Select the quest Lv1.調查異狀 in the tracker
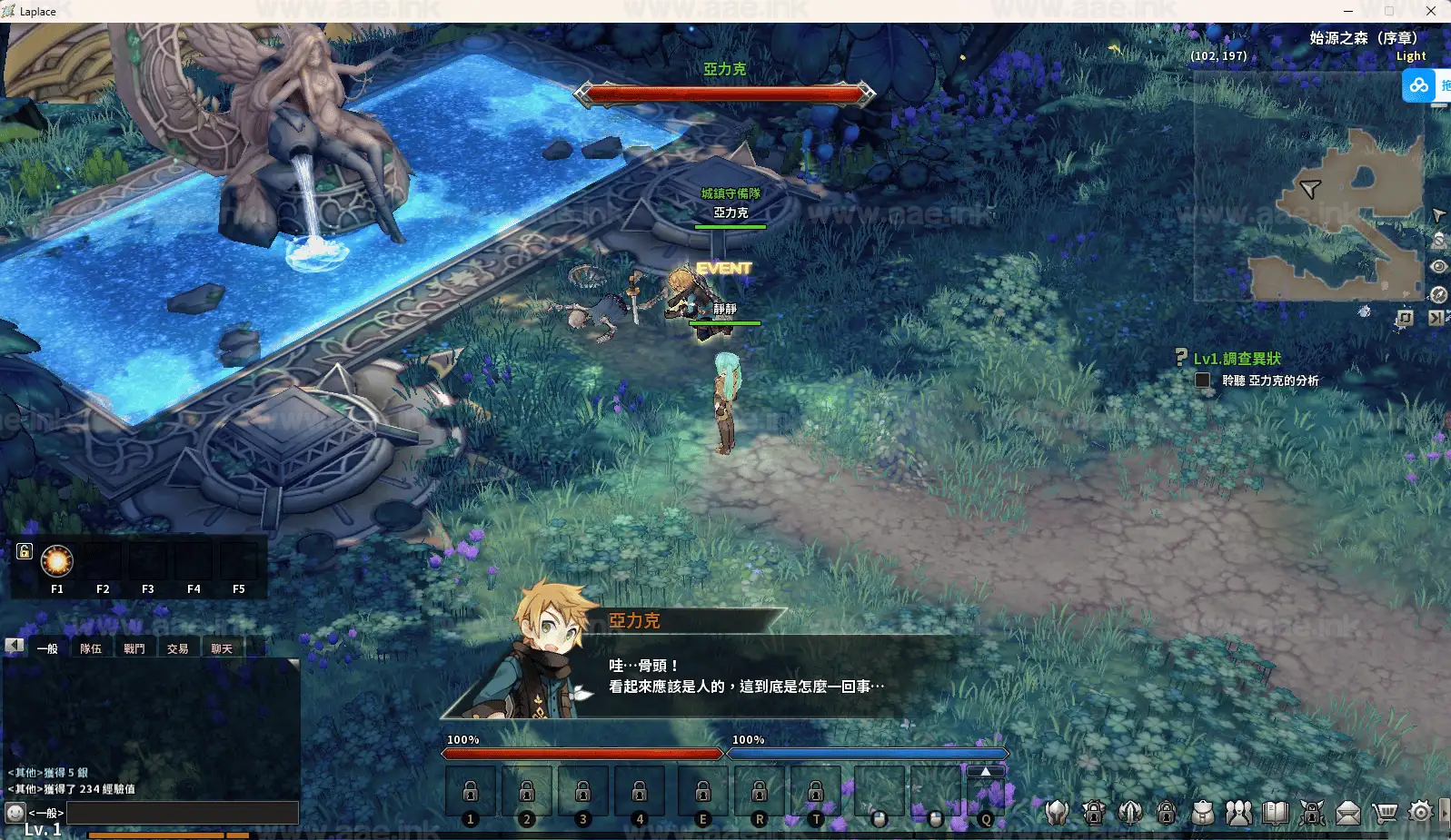Screen dimensions: 1451x840 [x=1236, y=359]
